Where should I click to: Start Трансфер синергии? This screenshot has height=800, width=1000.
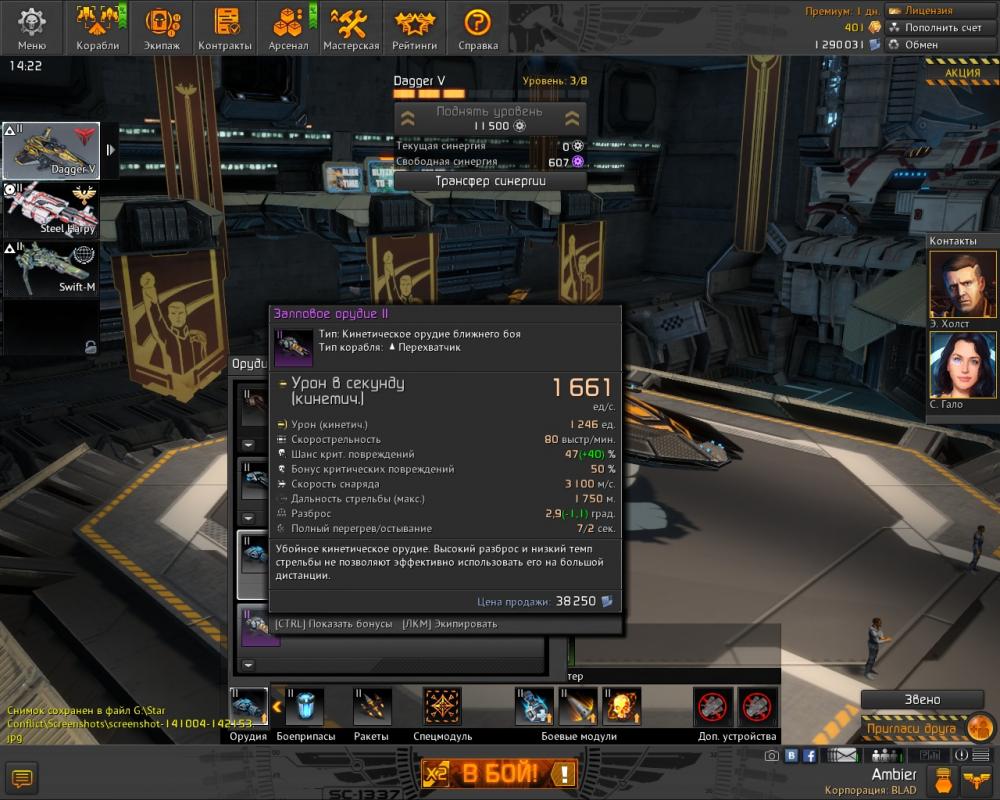(x=489, y=181)
